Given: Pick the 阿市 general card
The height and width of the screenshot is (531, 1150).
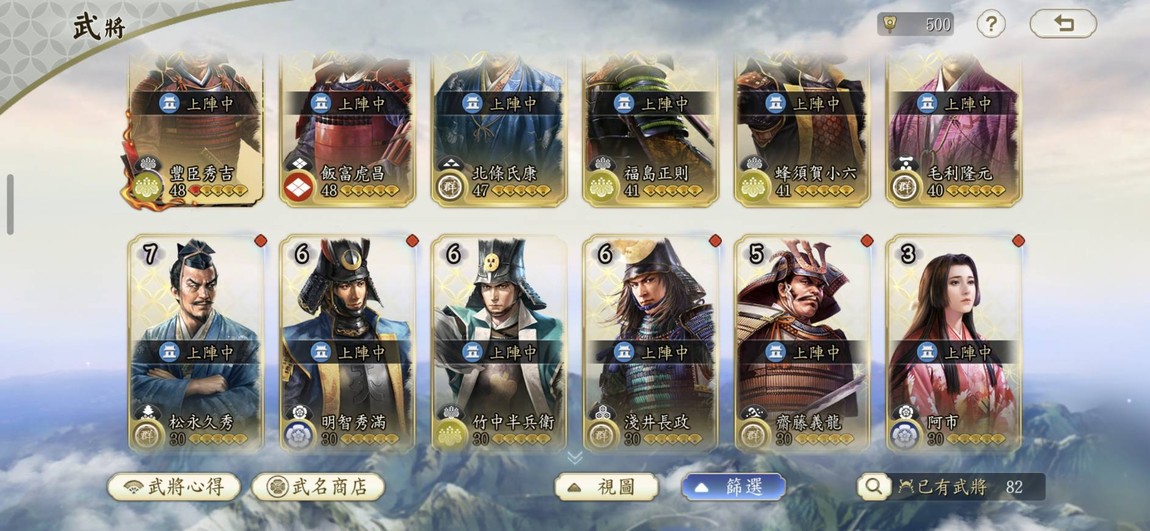Looking at the screenshot, I should (x=954, y=342).
